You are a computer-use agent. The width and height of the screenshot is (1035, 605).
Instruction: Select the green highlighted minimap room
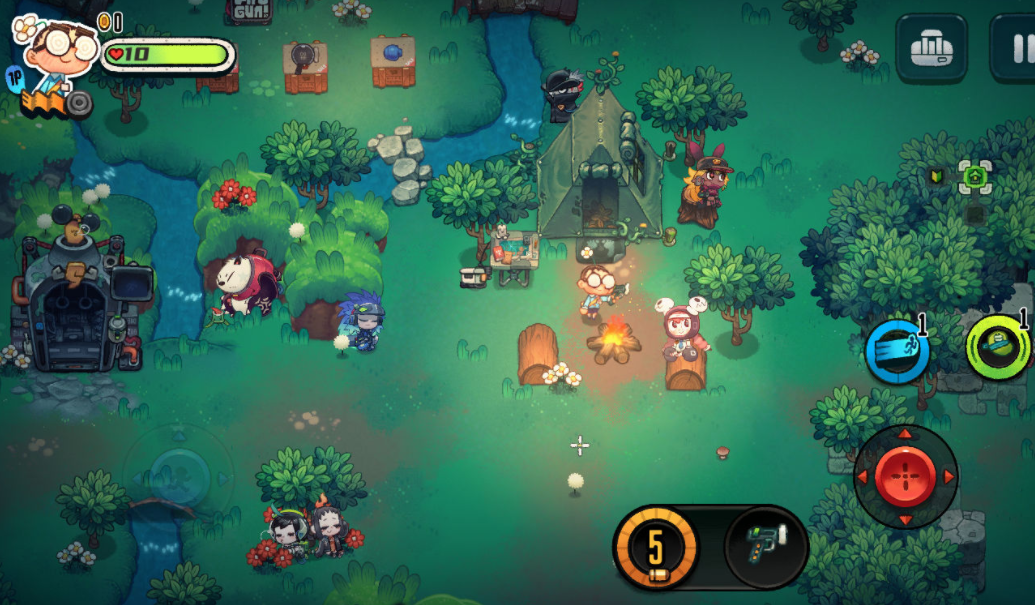(x=975, y=179)
